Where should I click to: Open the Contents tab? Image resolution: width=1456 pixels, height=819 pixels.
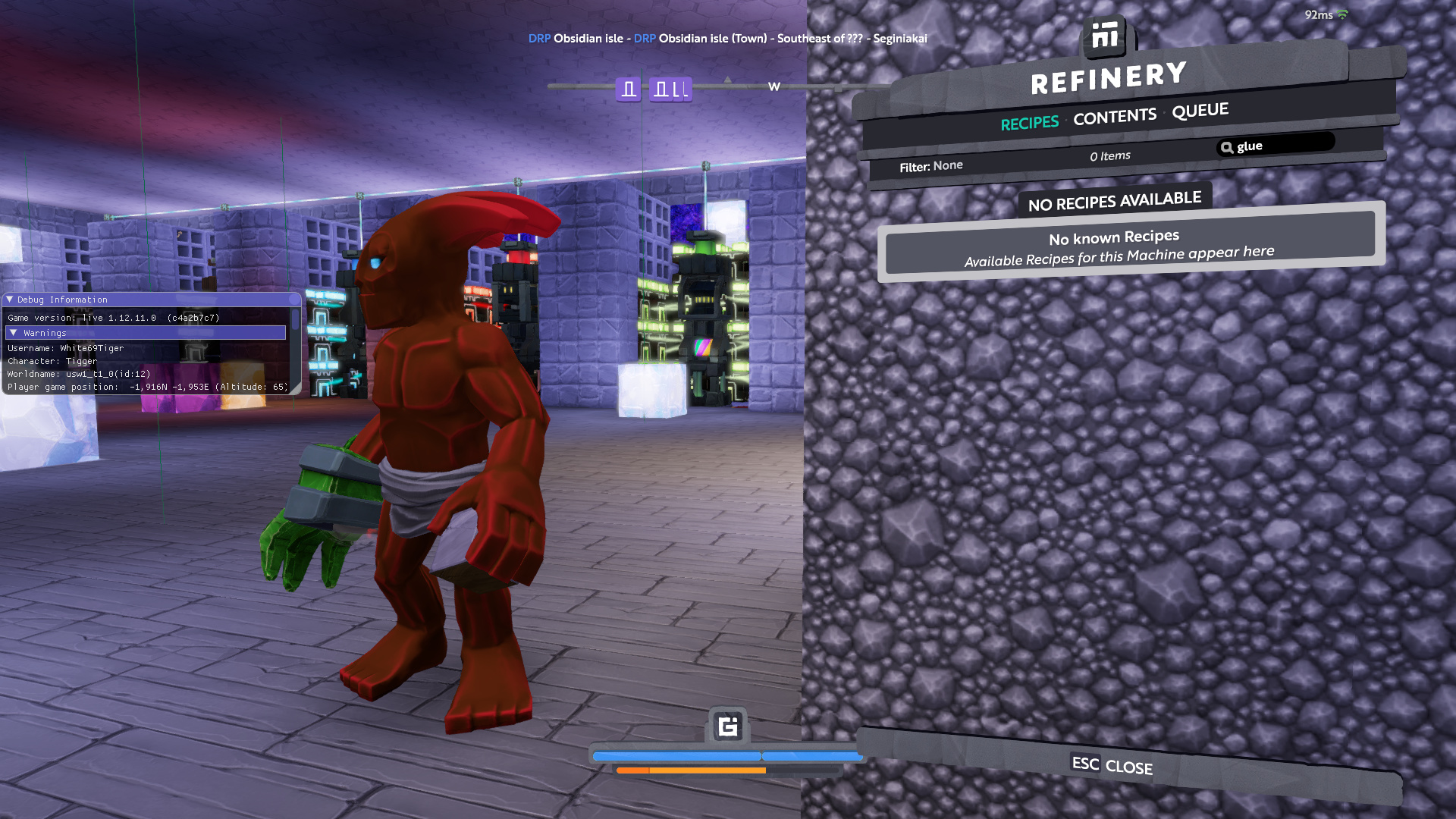pyautogui.click(x=1114, y=117)
